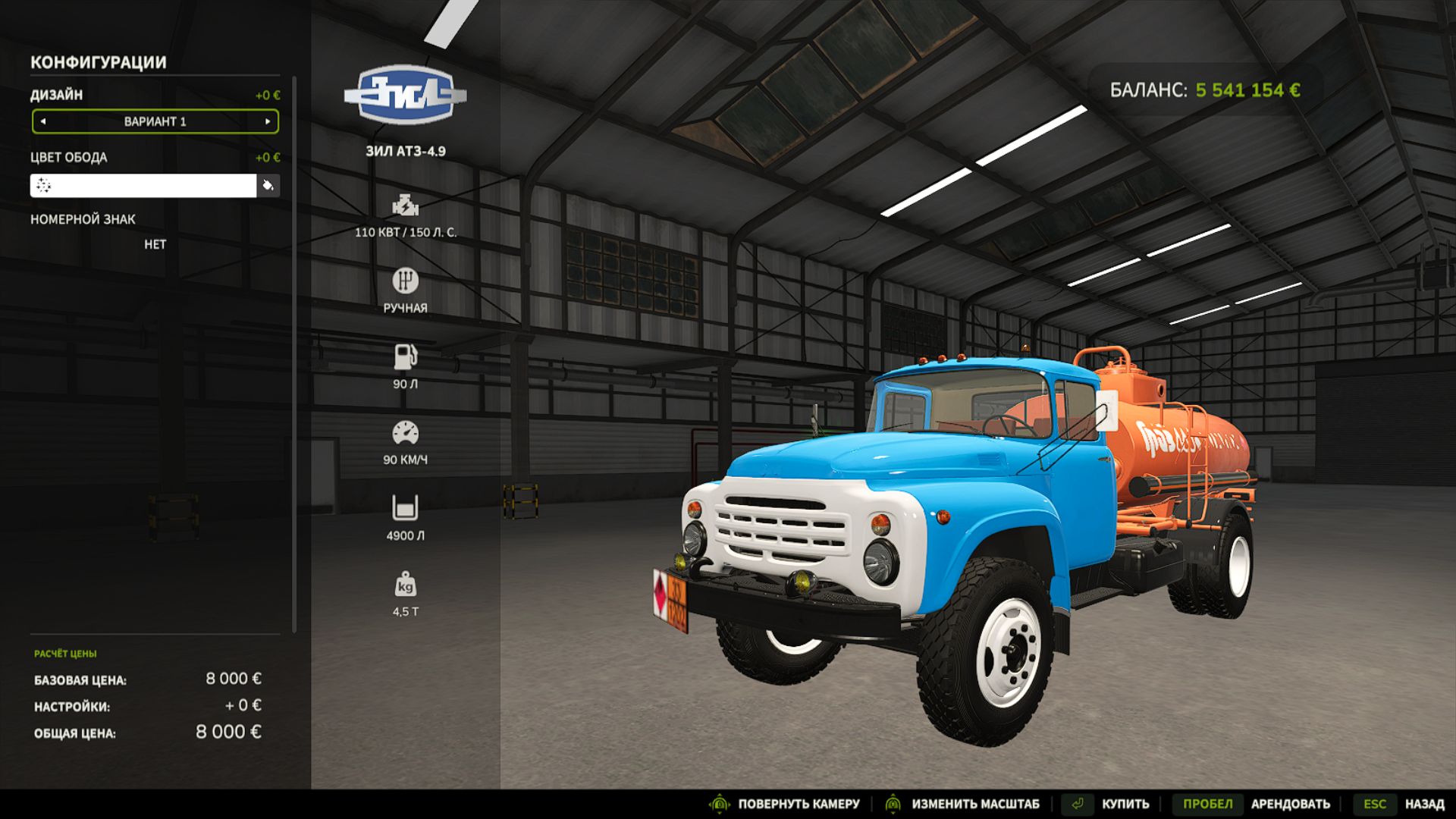Click the РАСЧЁТ ЦЕНЫ section label

pyautogui.click(x=67, y=651)
